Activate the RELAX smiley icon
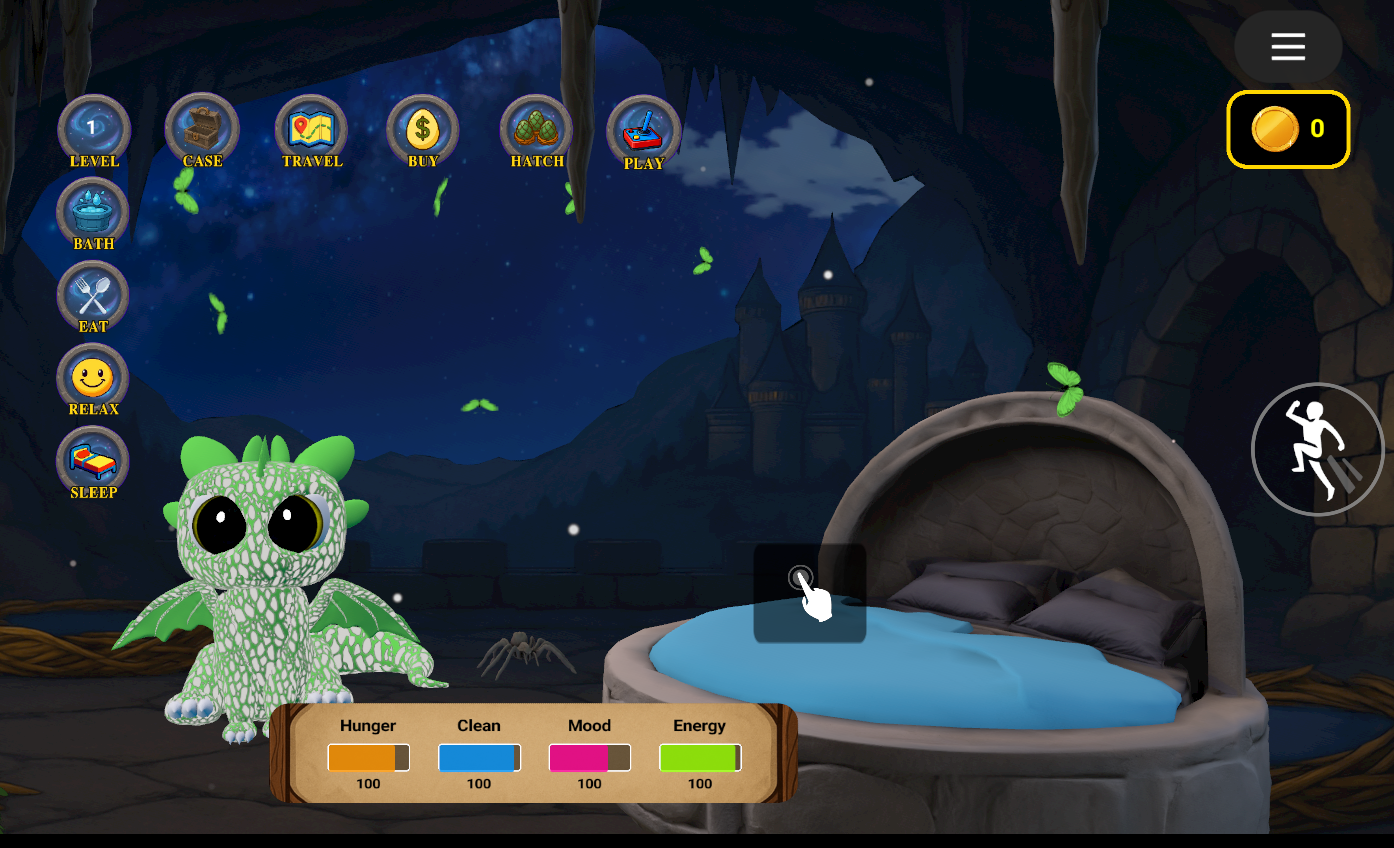 pos(94,379)
